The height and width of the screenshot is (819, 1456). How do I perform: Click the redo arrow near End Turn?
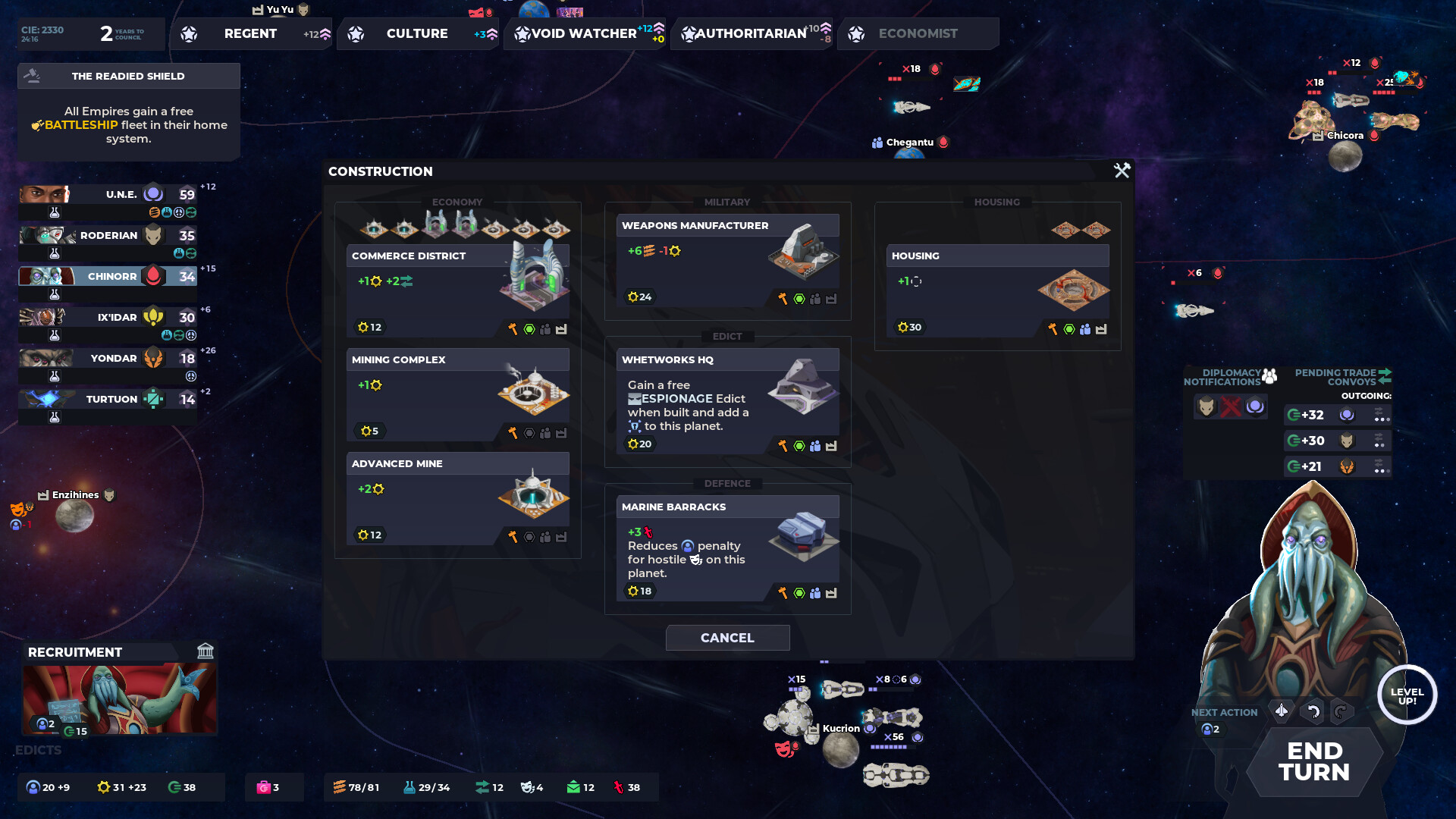[1341, 712]
